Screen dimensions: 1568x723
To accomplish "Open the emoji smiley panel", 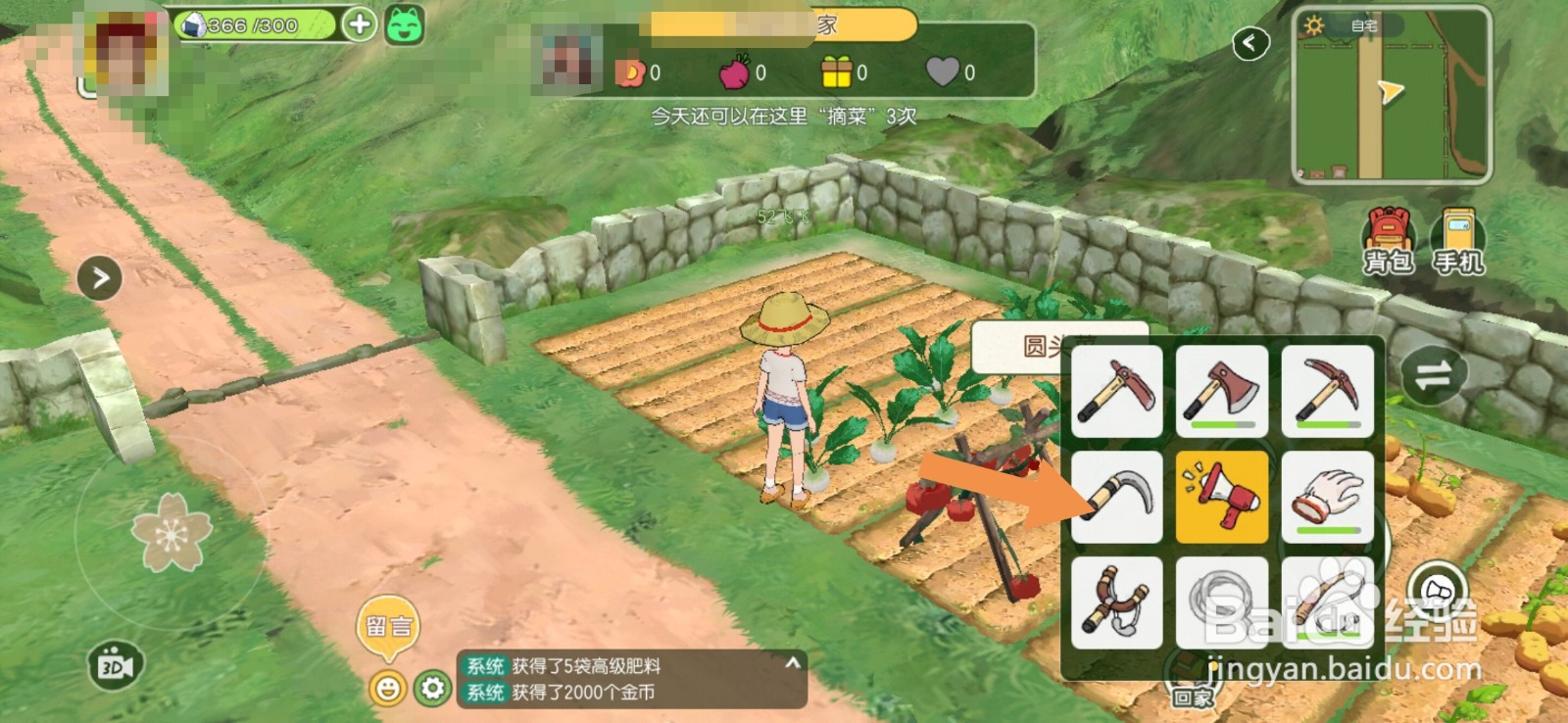I will tap(386, 687).
